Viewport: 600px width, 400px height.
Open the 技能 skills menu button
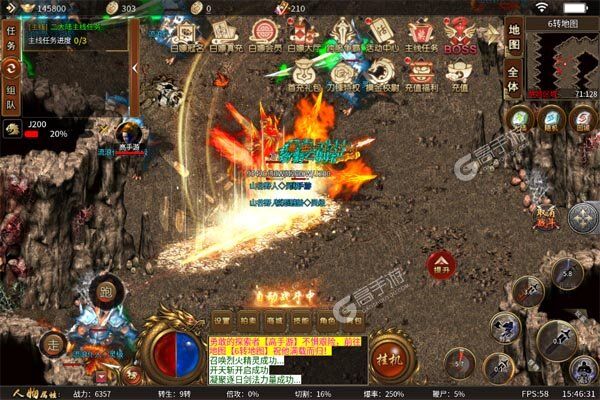tap(300, 319)
